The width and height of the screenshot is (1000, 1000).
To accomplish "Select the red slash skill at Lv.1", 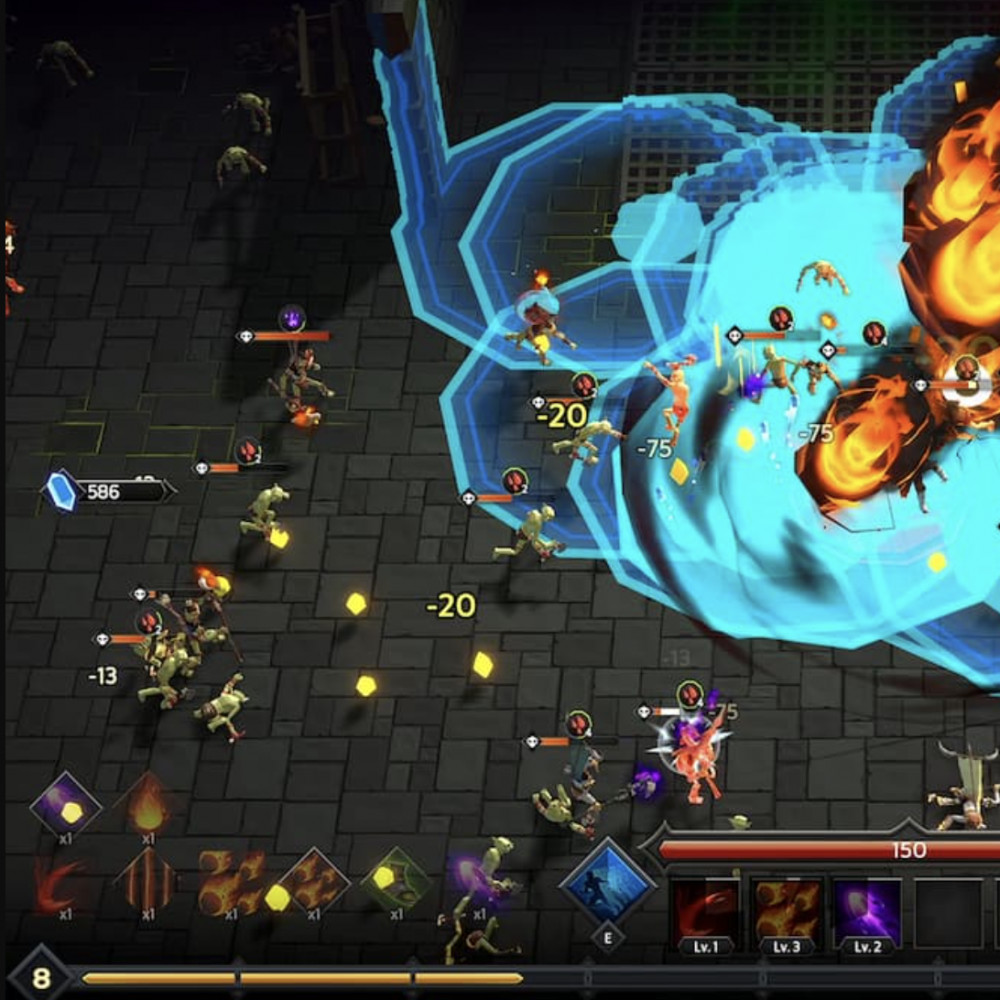I will pyautogui.click(x=705, y=912).
